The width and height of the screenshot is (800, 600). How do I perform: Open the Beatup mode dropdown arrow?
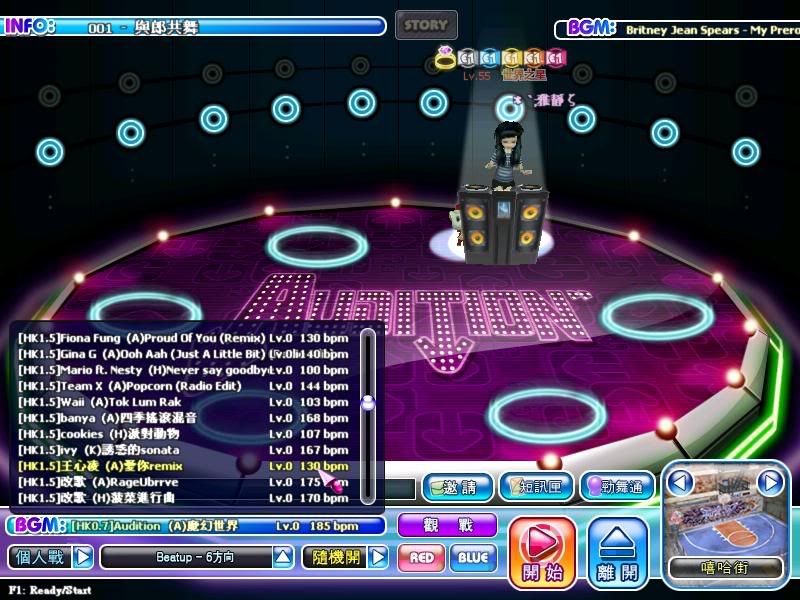tap(284, 557)
